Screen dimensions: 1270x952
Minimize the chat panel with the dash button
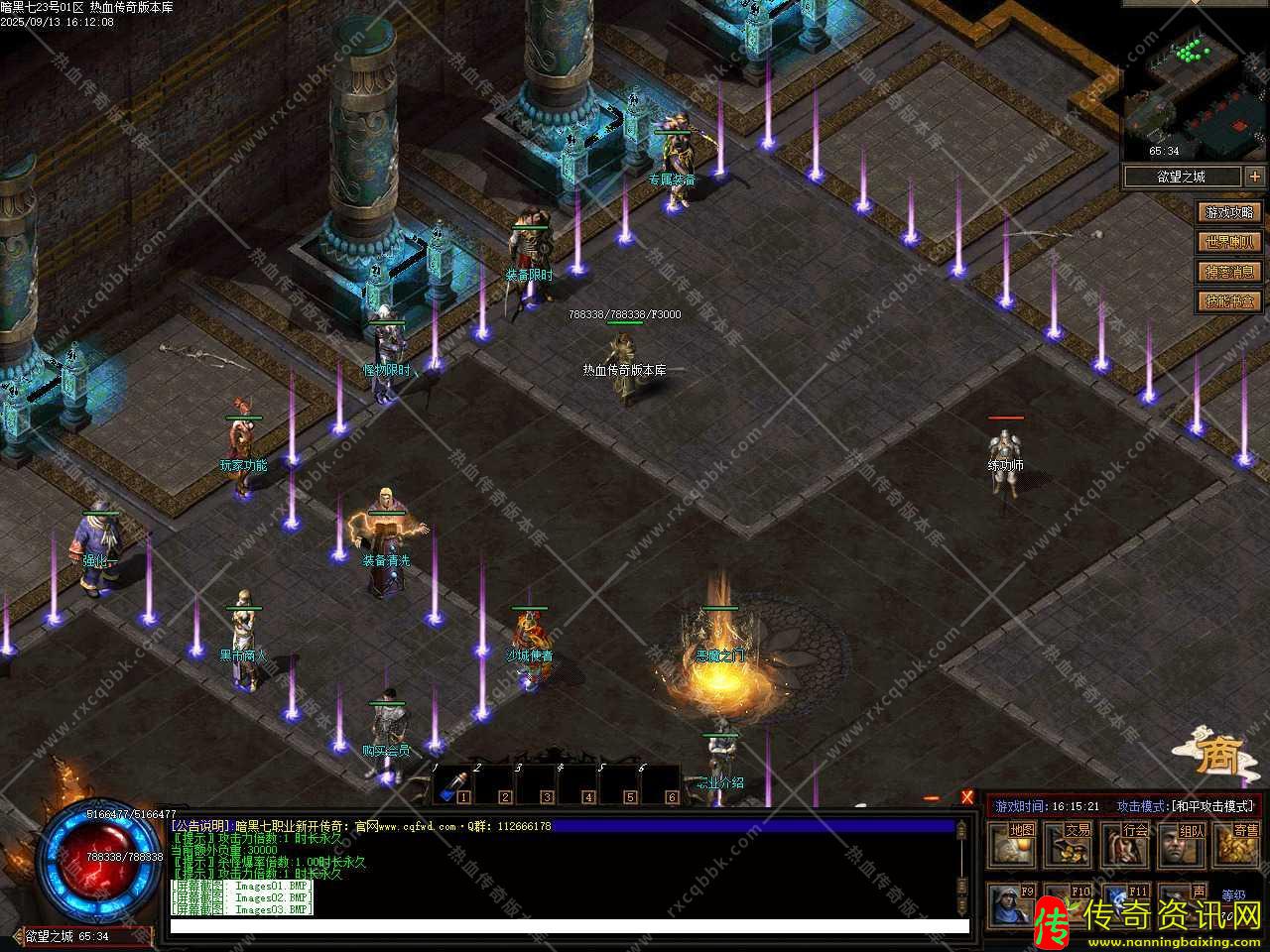tap(932, 797)
